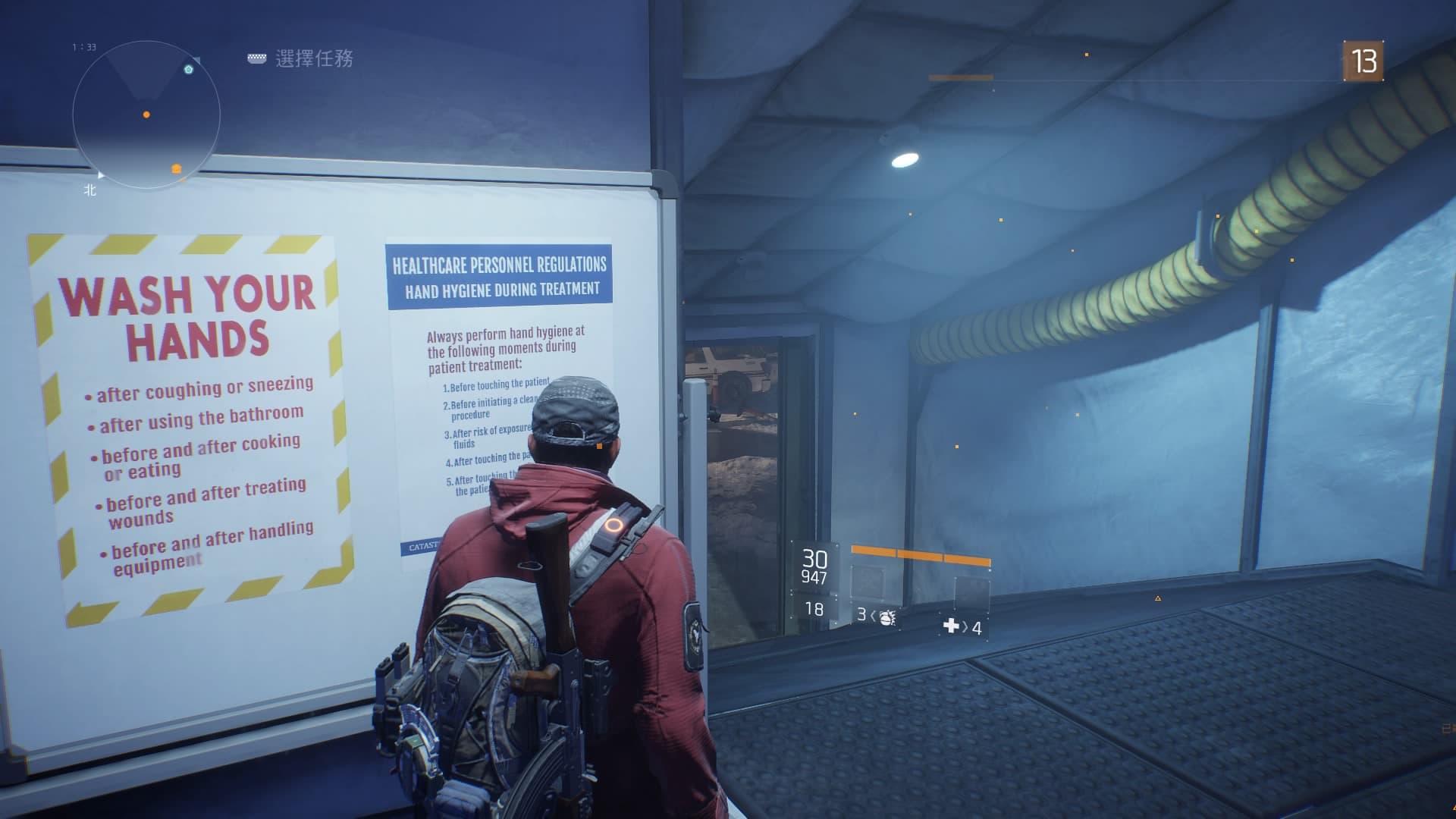Click the level 13 badge
The image size is (1456, 819).
pos(1363,61)
